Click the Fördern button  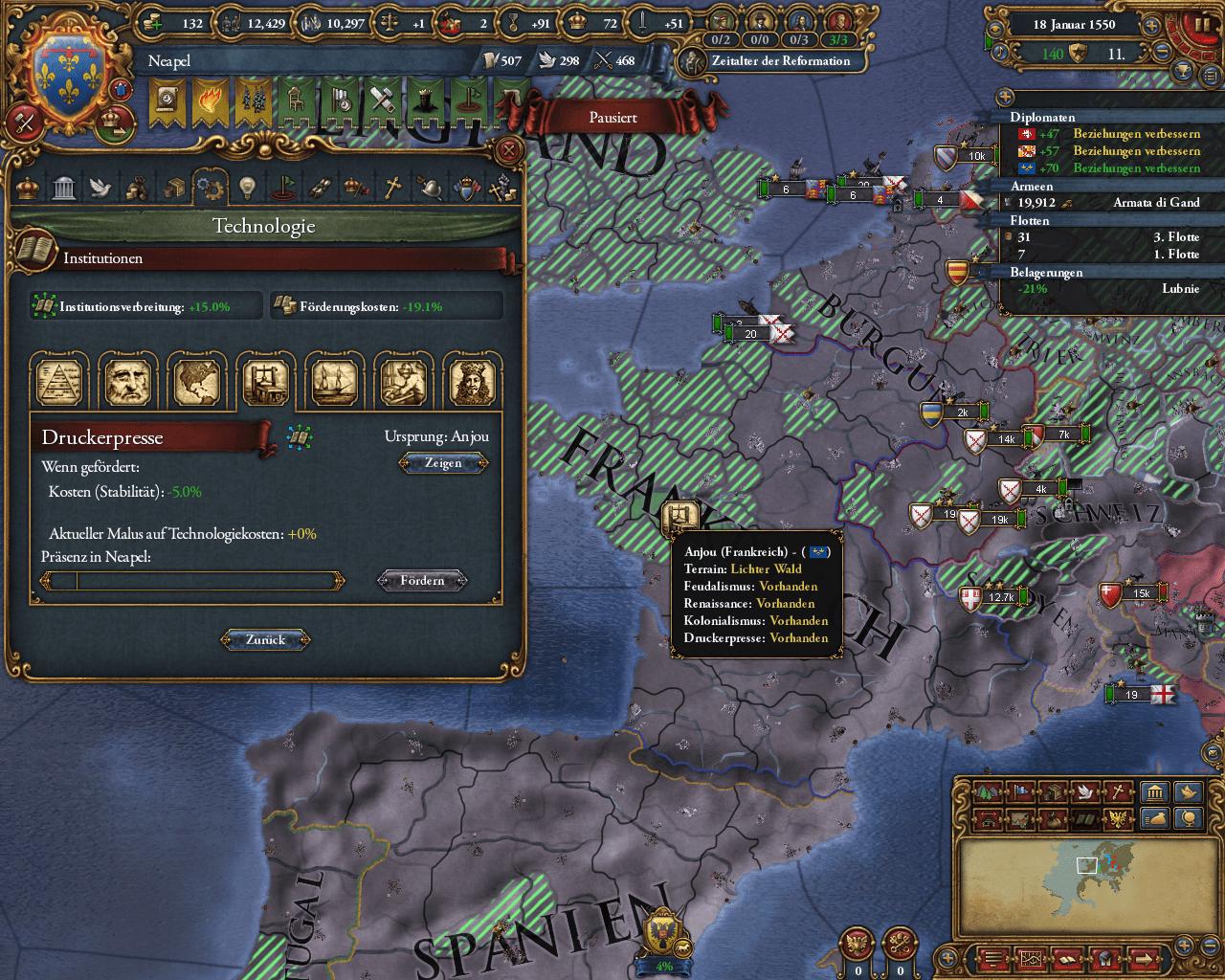pos(422,580)
